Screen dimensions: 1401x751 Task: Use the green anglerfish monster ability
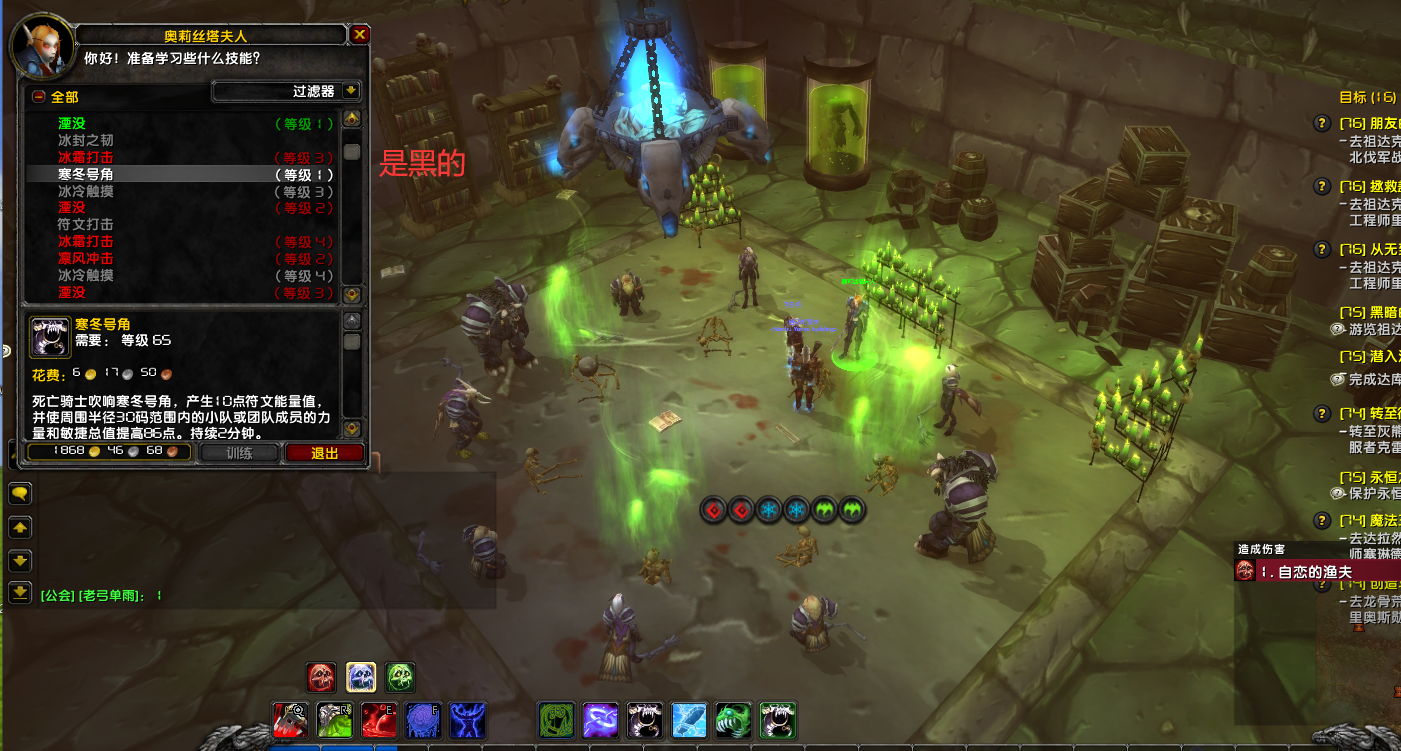tap(733, 720)
